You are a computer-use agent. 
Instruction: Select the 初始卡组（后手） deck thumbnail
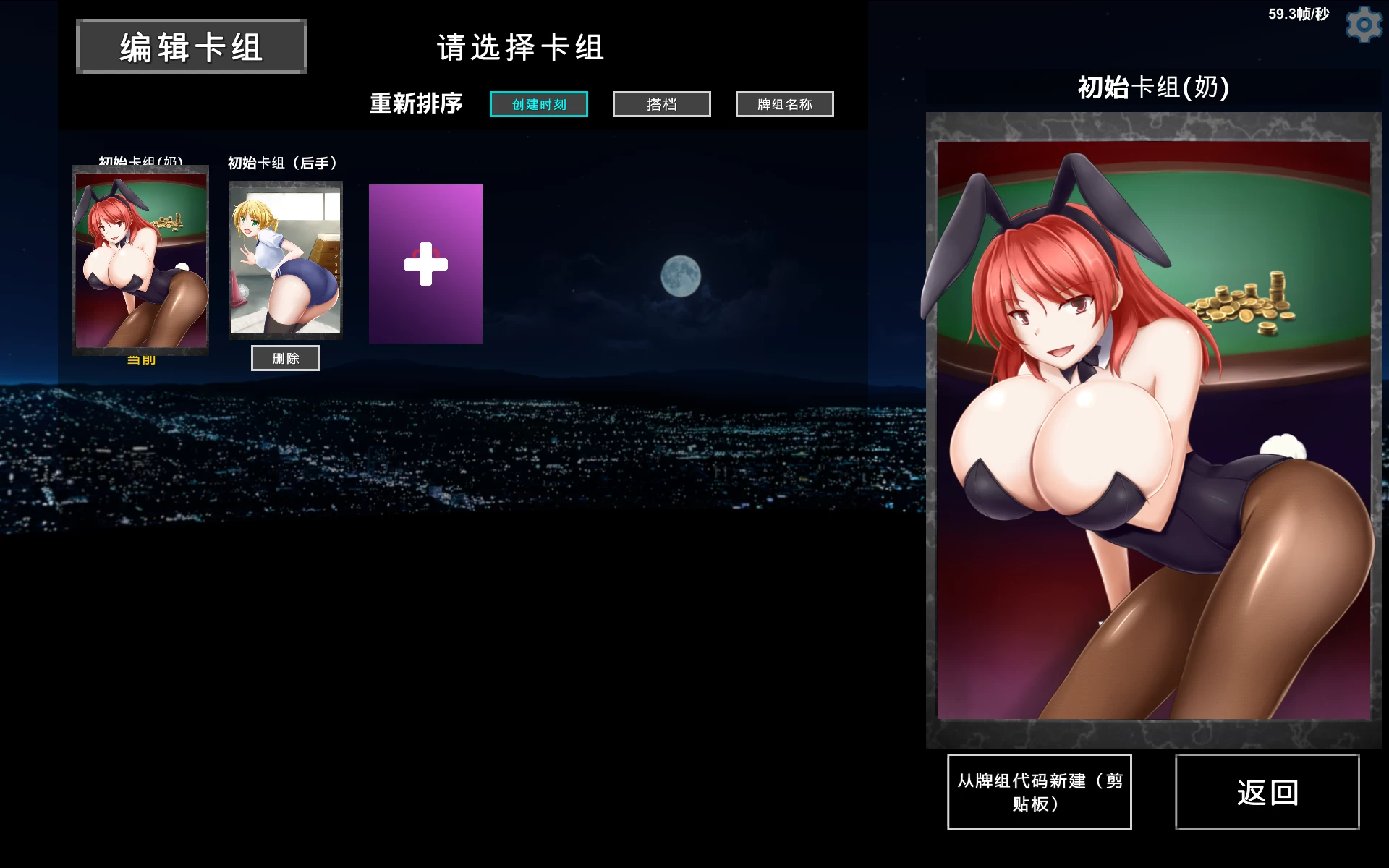coord(285,260)
